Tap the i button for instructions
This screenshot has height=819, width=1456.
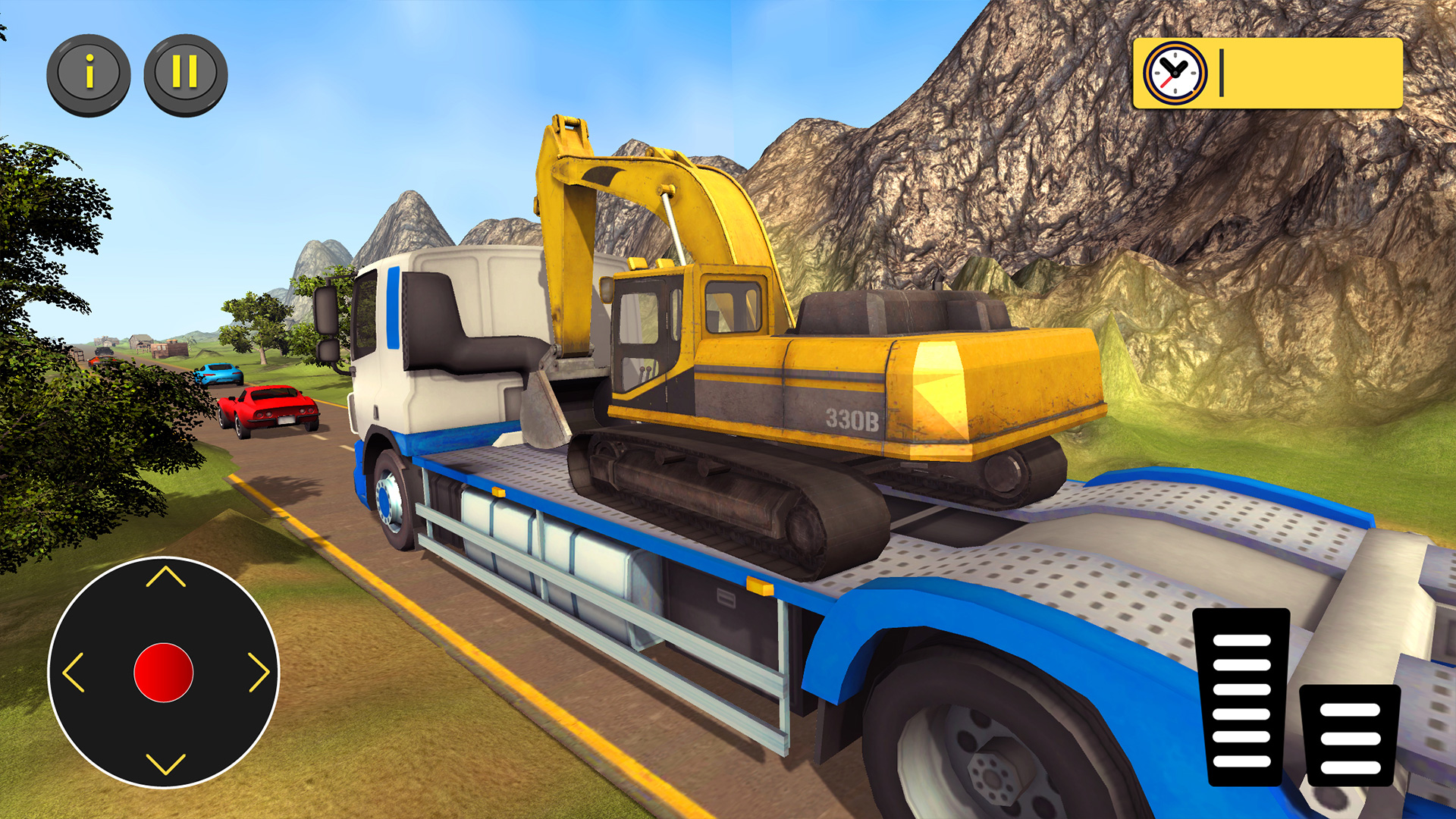coord(89,72)
